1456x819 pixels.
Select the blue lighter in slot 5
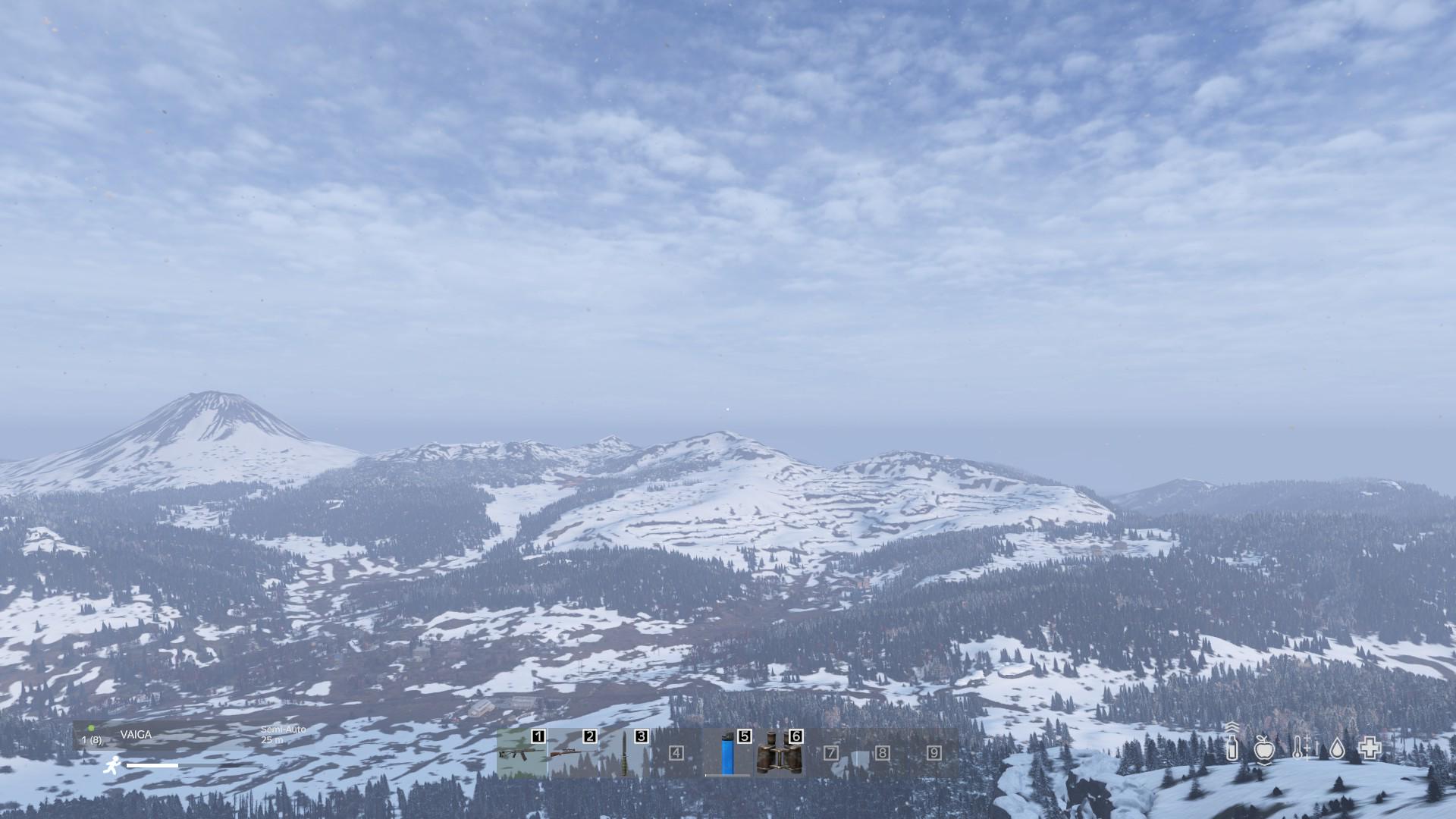pos(728,754)
